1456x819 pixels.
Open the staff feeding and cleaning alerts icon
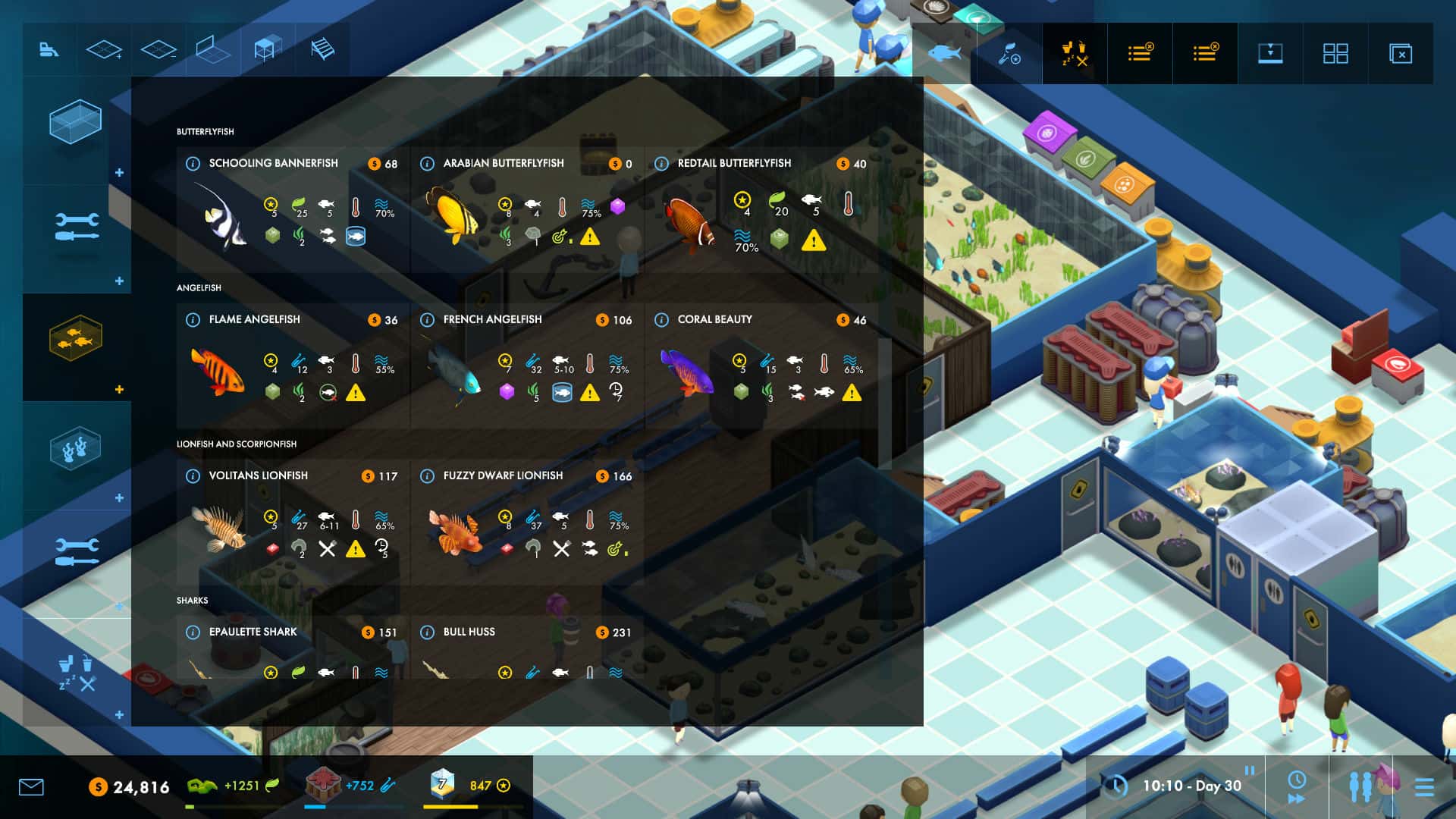[1074, 53]
